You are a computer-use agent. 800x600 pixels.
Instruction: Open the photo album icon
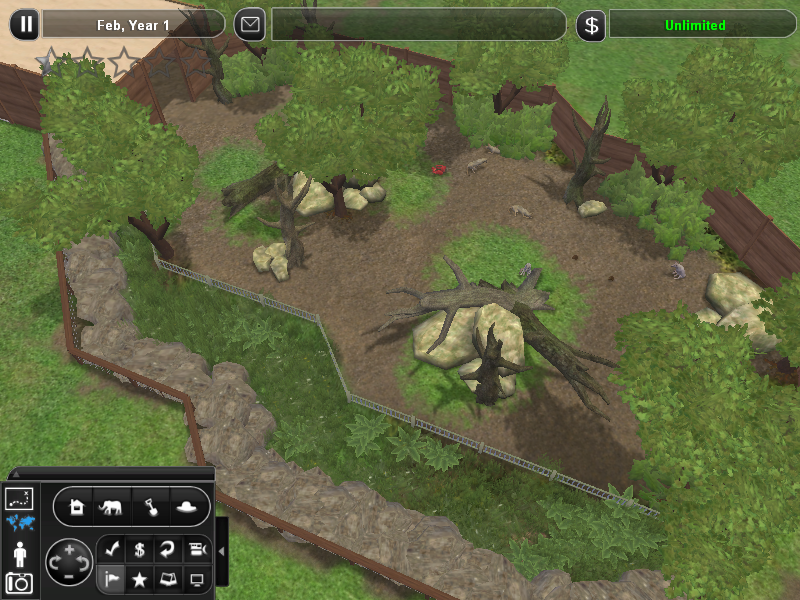tap(168, 579)
